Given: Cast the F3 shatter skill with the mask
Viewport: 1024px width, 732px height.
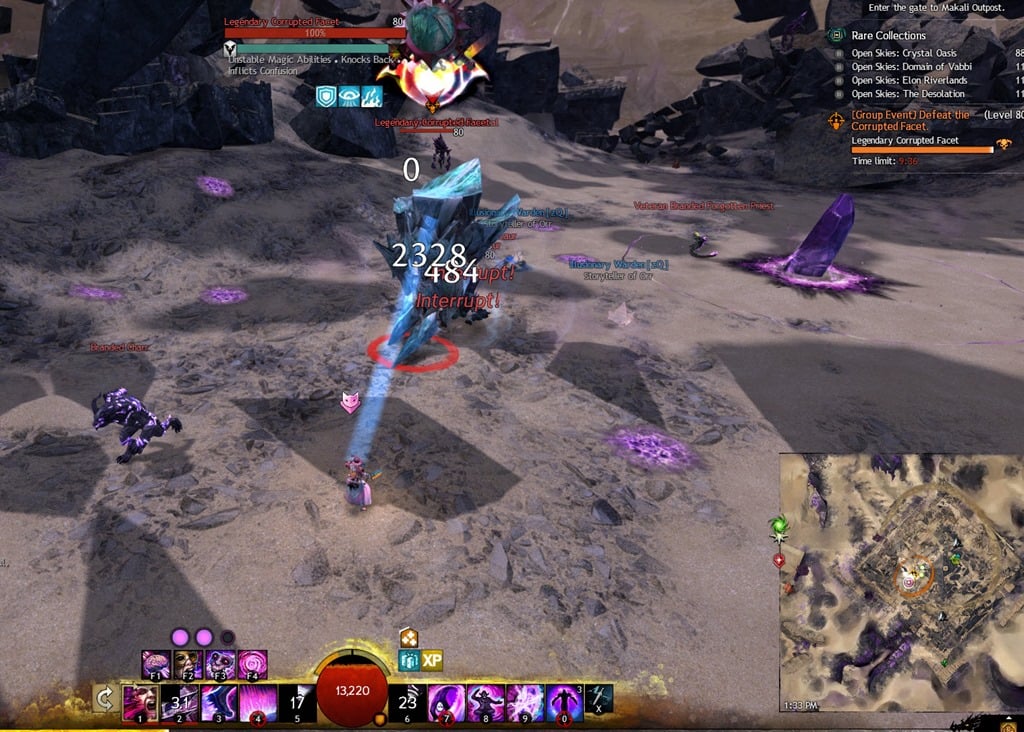Looking at the screenshot, I should click(x=221, y=665).
